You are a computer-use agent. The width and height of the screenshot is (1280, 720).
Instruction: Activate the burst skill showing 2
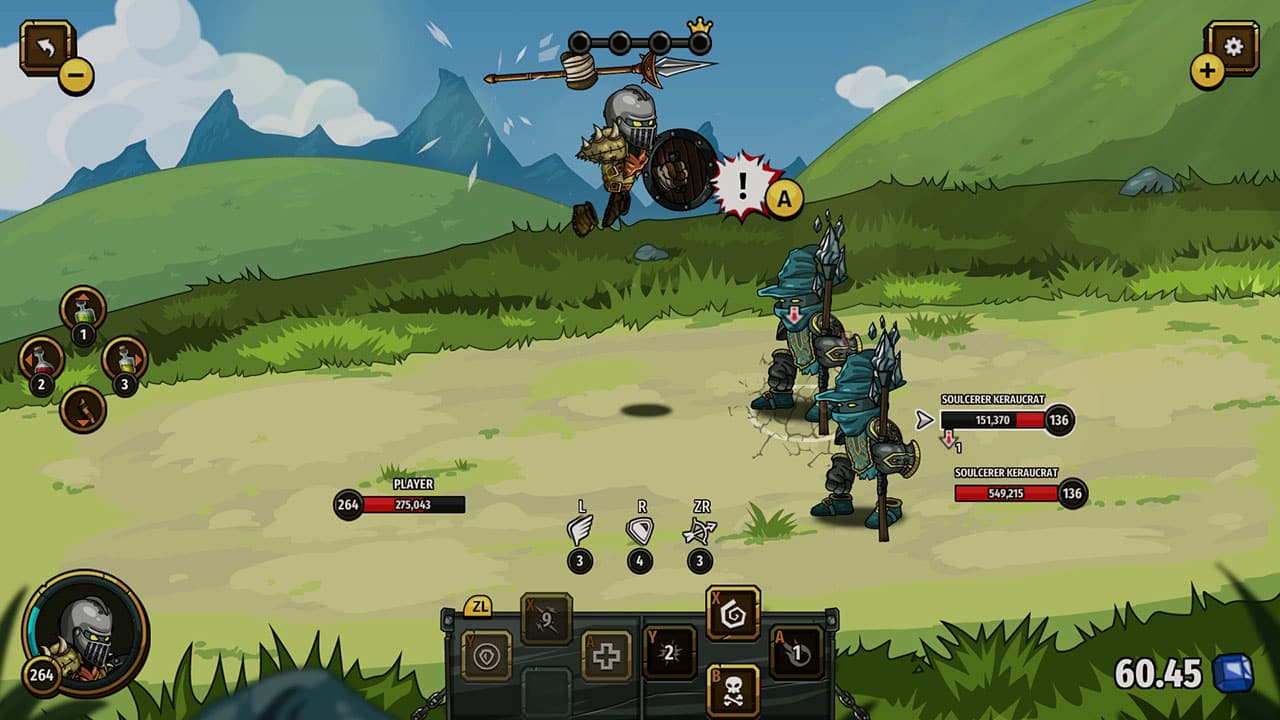click(x=669, y=653)
